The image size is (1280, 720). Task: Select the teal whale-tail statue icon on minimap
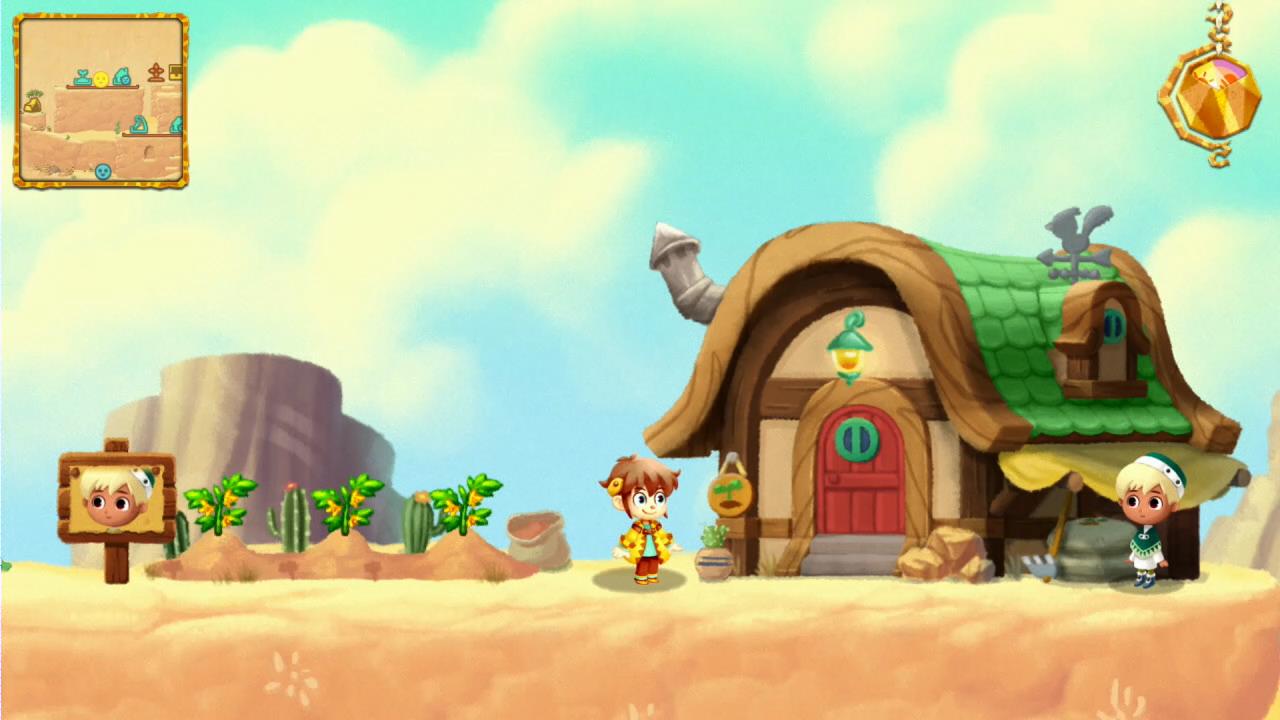(82, 76)
